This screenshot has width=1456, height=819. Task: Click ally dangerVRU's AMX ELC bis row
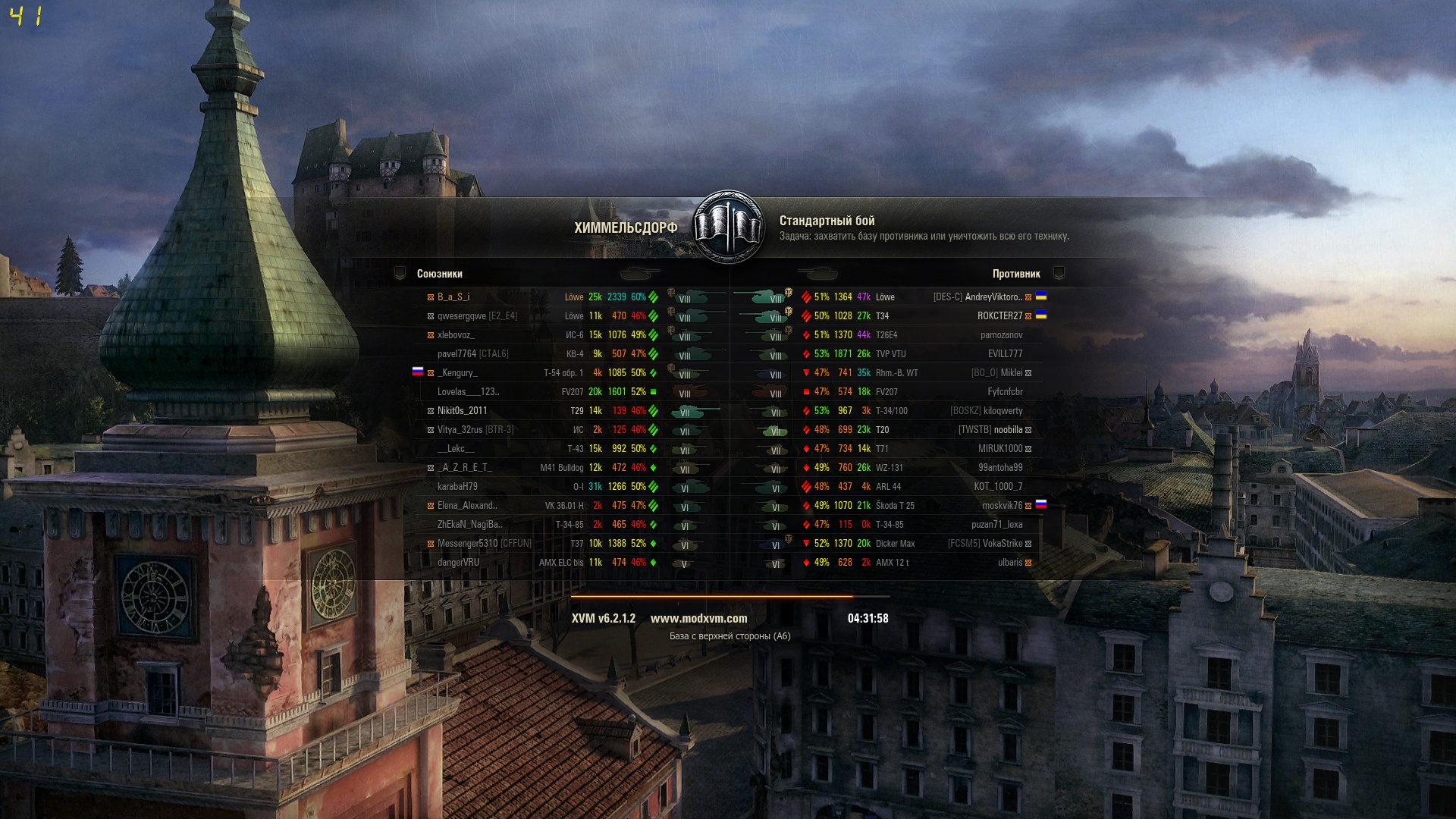[x=458, y=563]
